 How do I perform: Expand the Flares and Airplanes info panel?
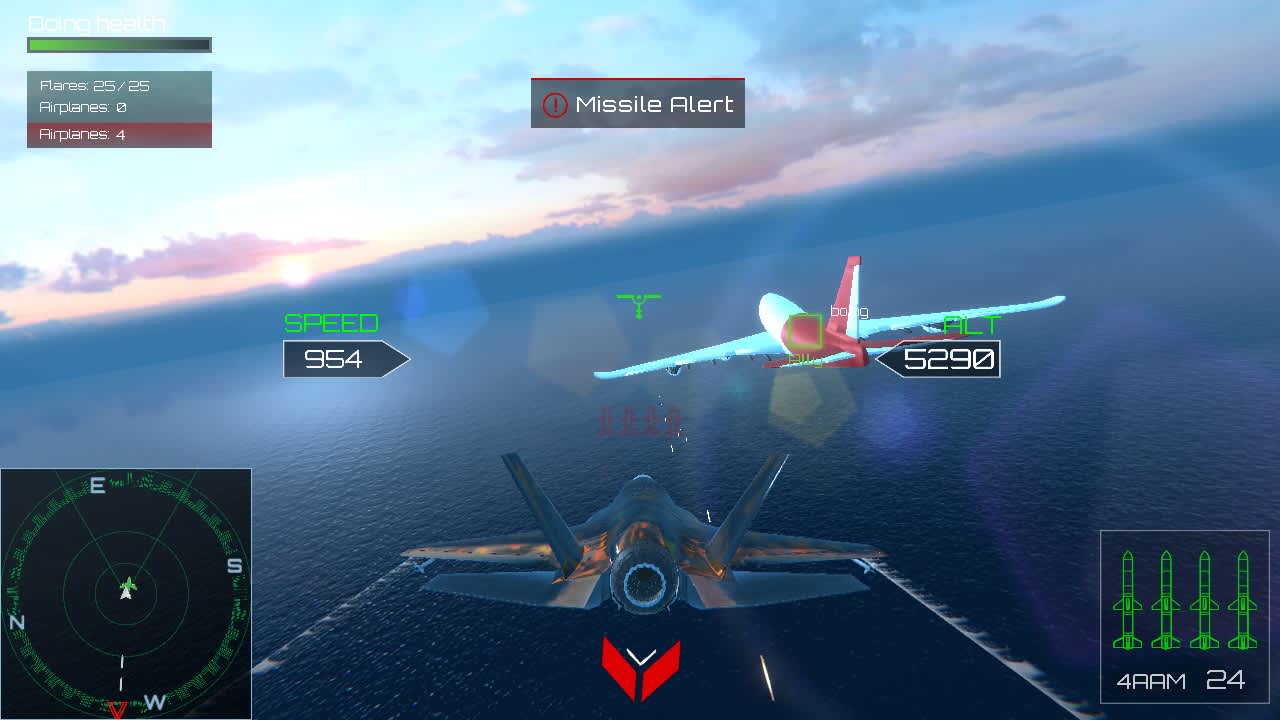click(x=119, y=107)
